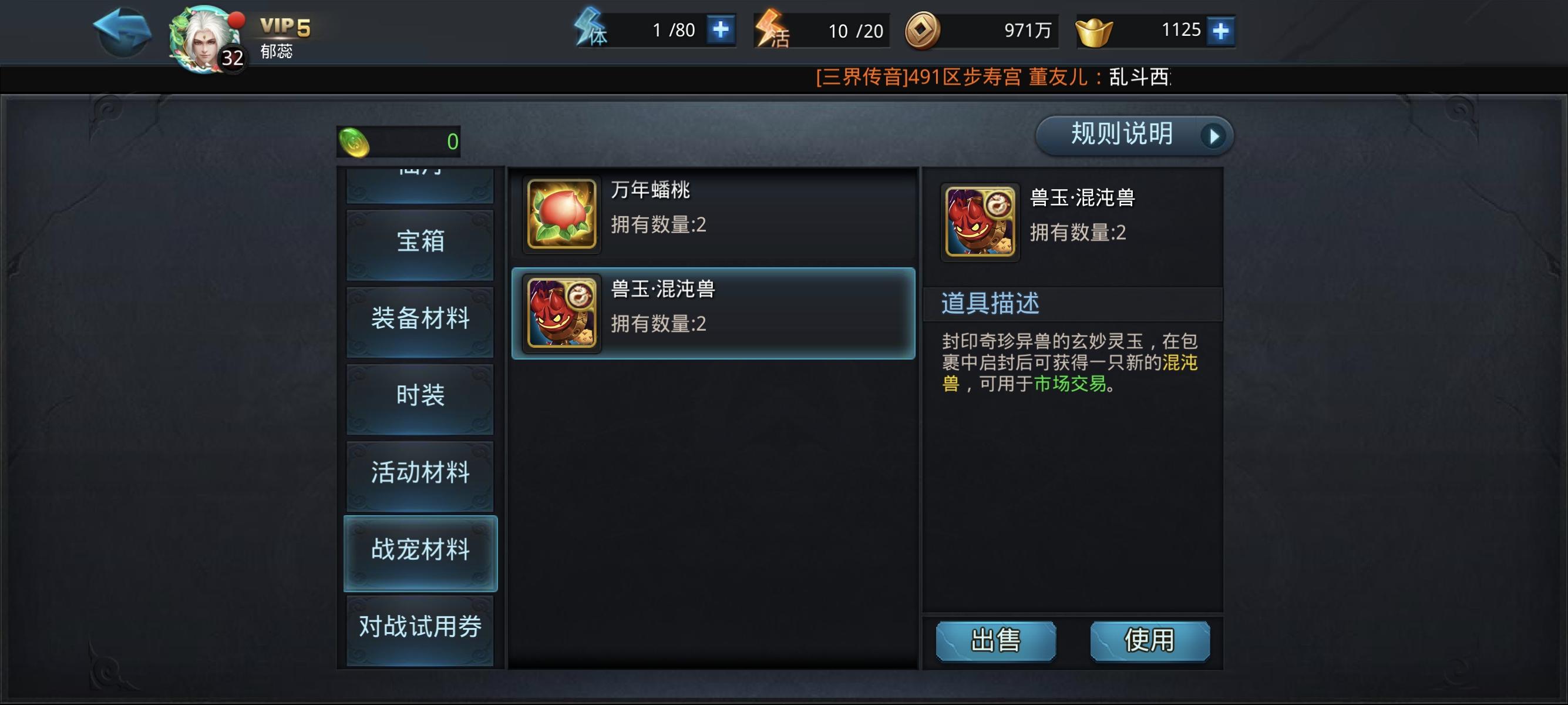Screen dimensions: 1568x705
Task: Switch to the 装备材料 tab
Action: (x=420, y=319)
